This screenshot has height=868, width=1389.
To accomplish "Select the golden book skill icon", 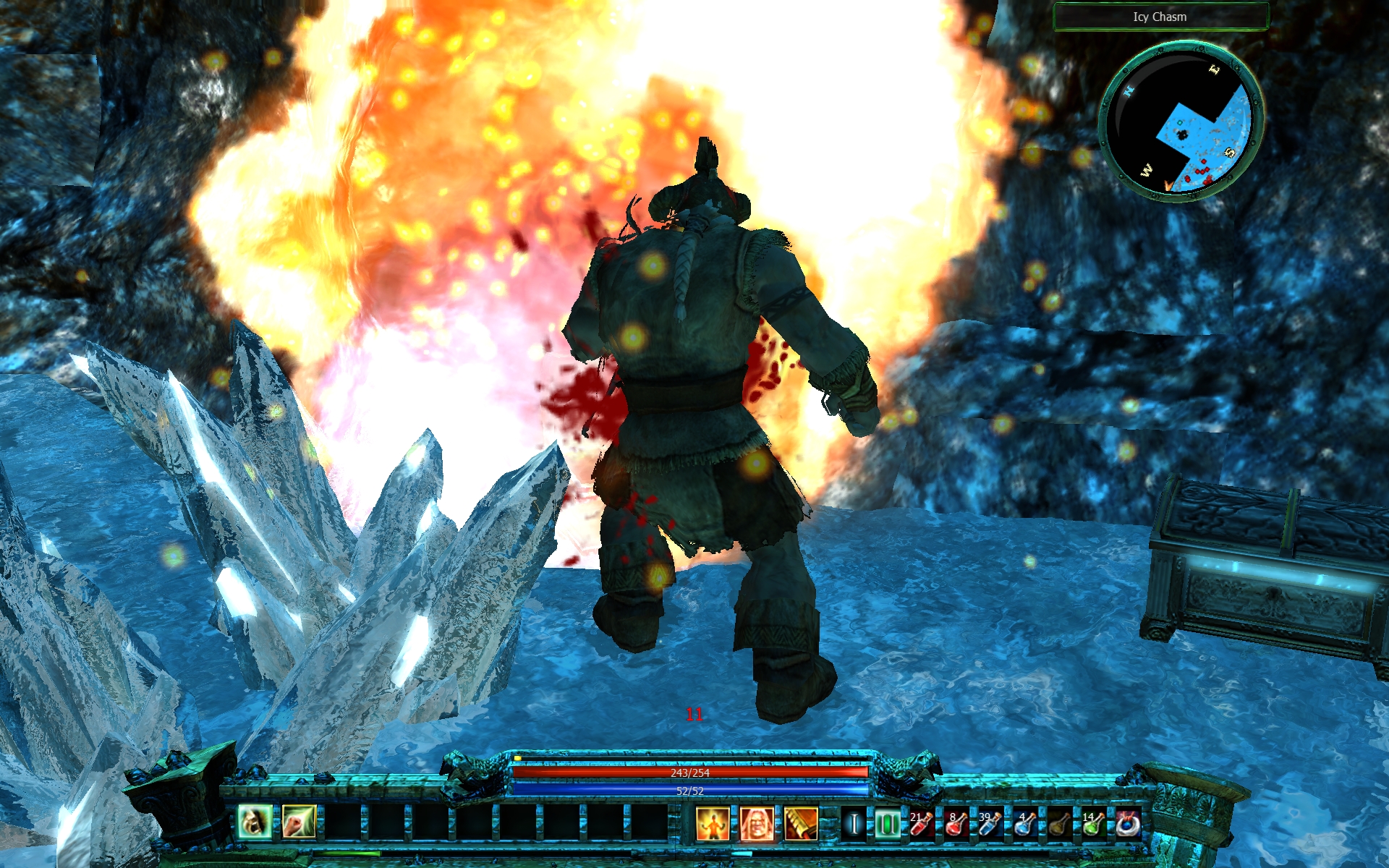I will [x=801, y=824].
